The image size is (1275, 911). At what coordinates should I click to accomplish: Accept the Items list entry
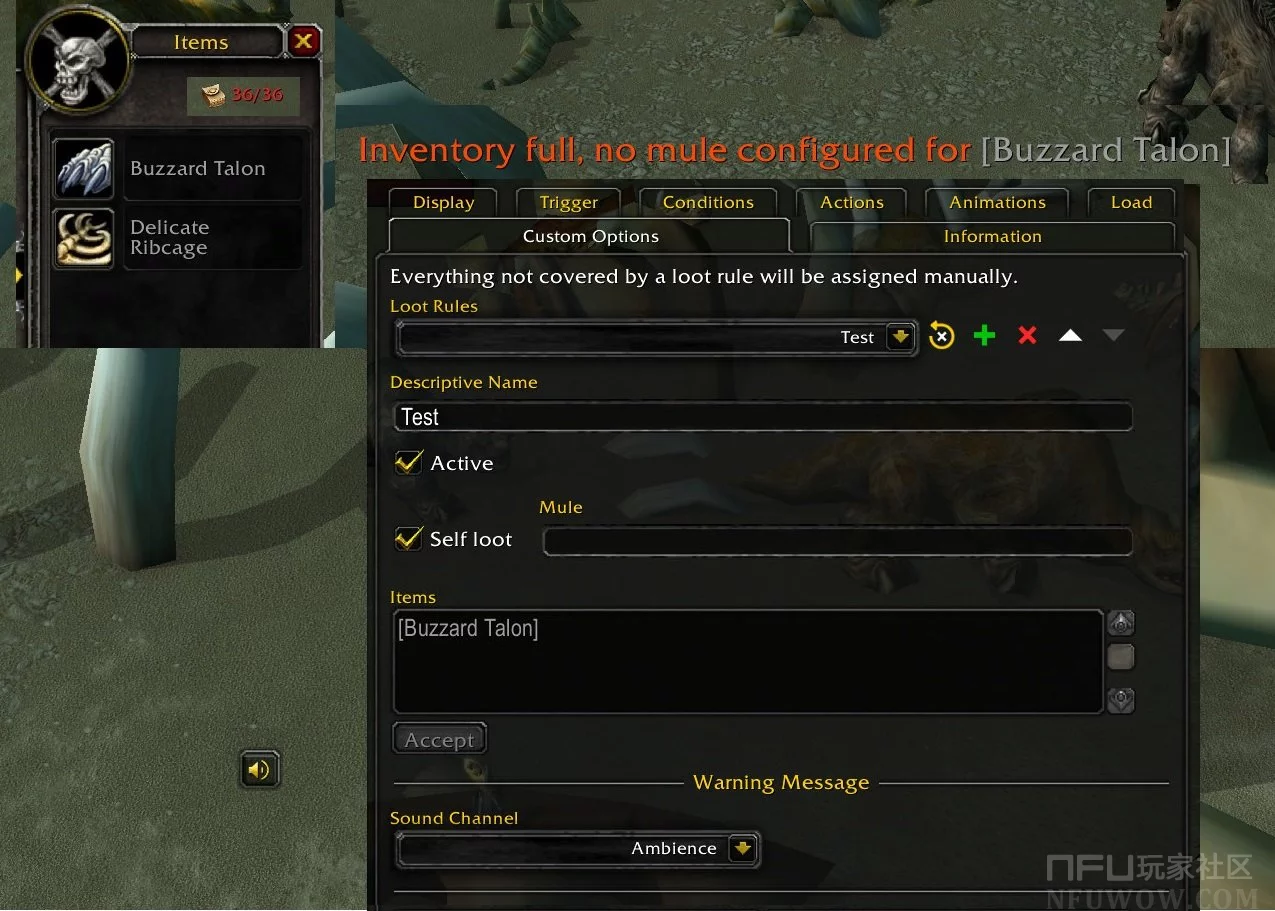(439, 740)
